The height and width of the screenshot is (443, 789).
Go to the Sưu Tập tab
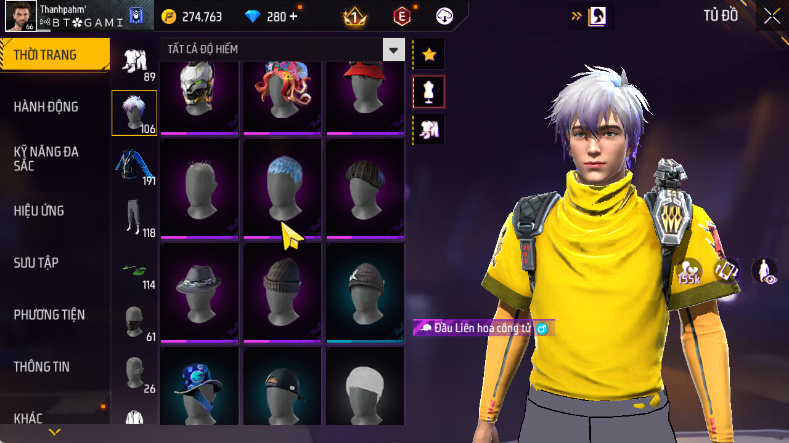(36, 262)
